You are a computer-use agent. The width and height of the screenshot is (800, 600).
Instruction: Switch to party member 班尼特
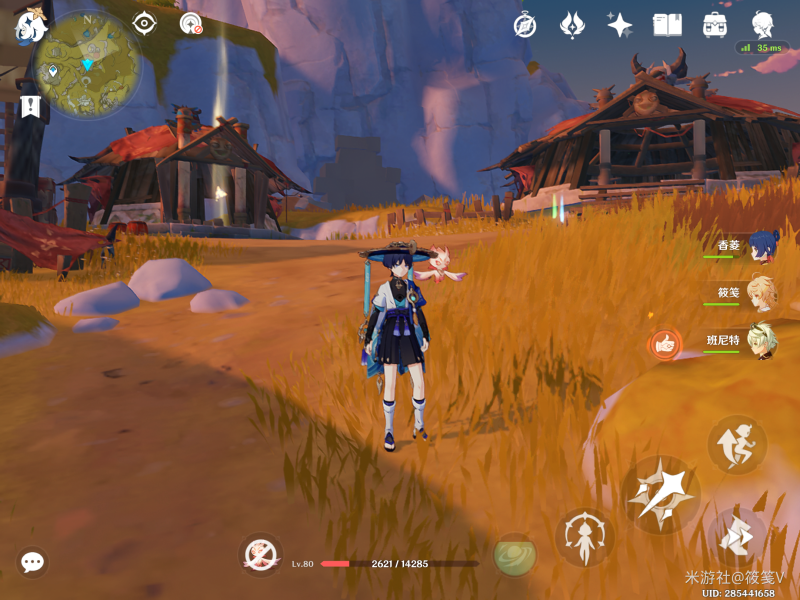click(761, 341)
